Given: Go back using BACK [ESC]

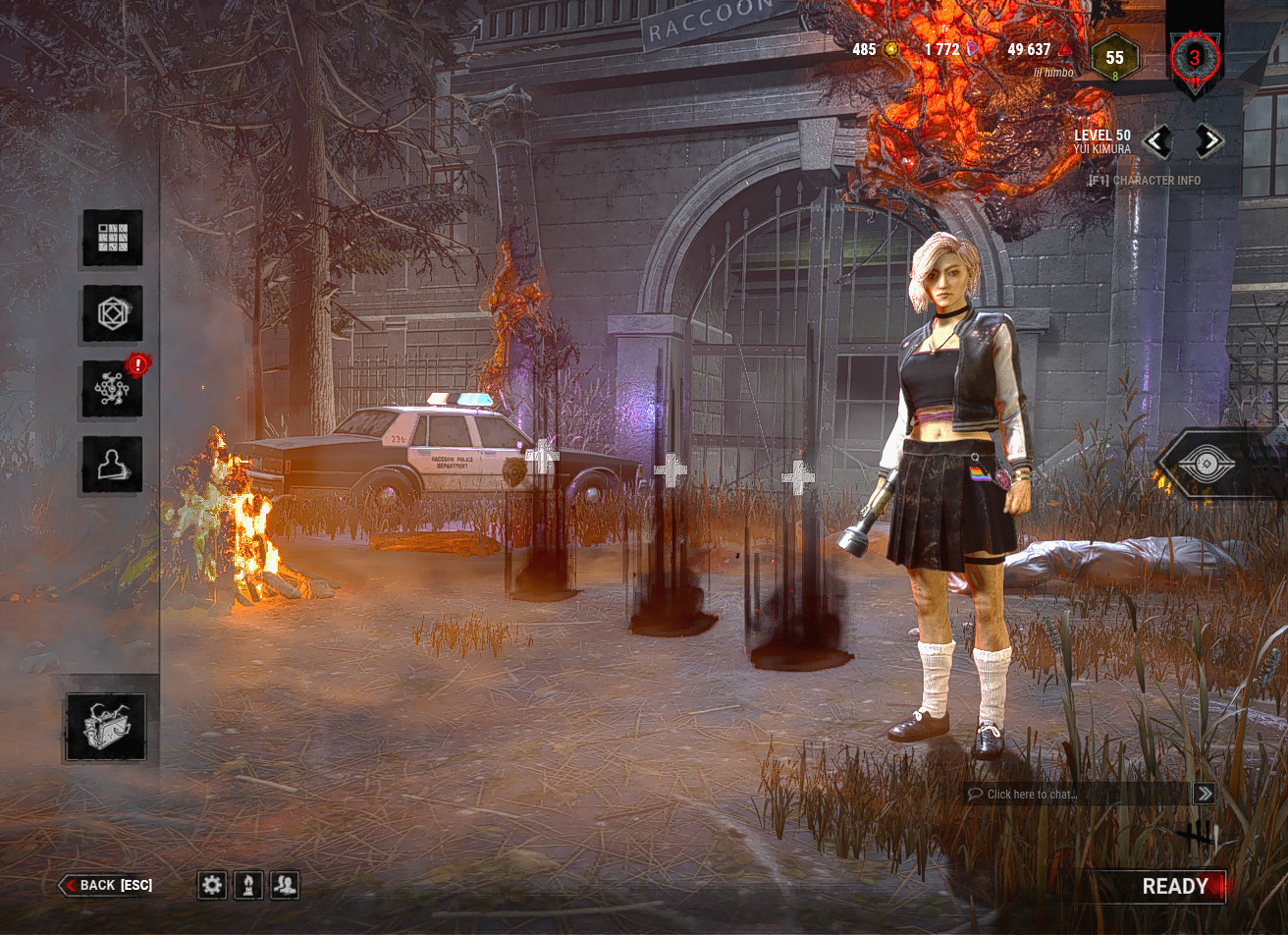Looking at the screenshot, I should click(108, 886).
